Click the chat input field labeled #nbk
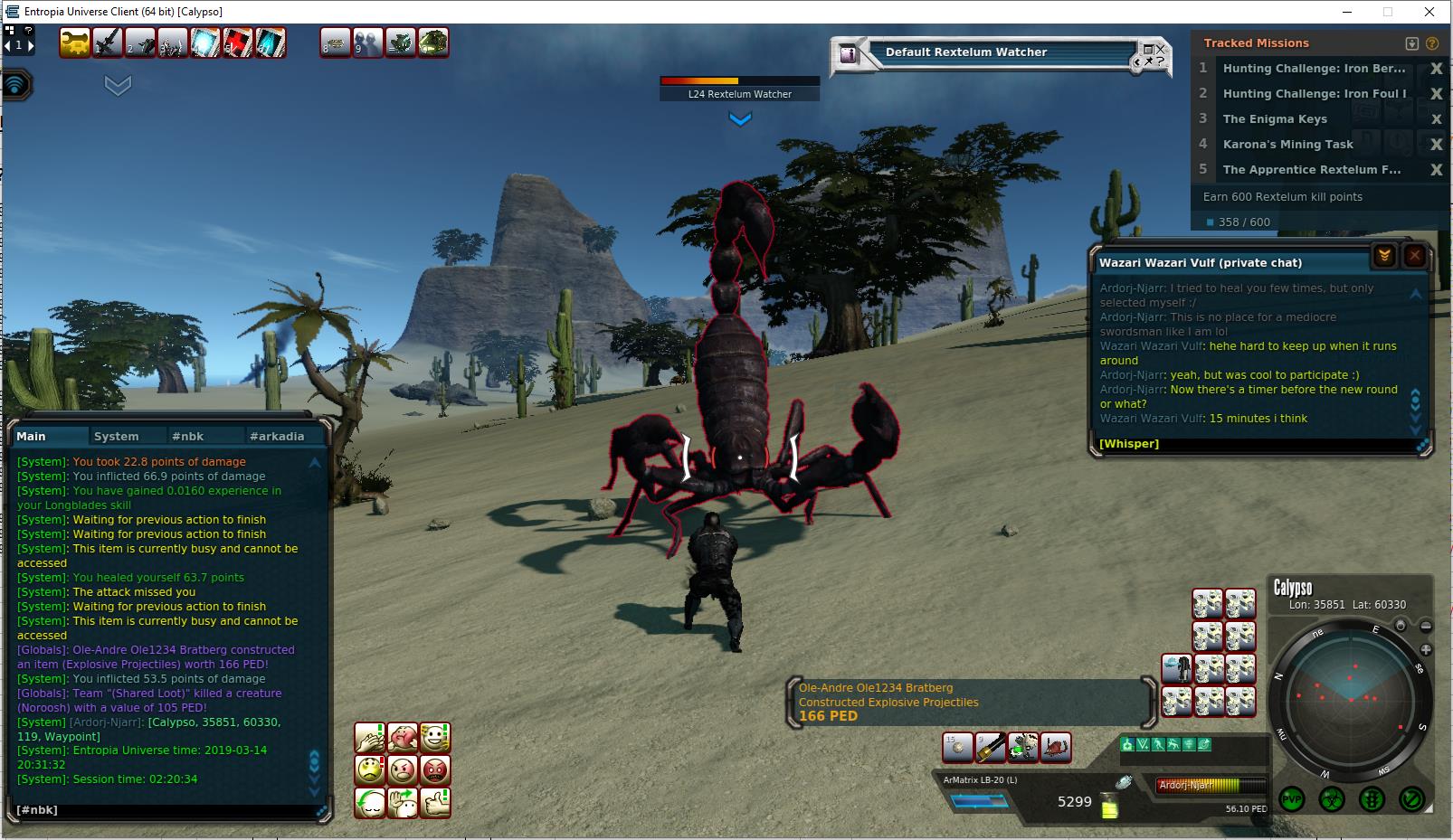This screenshot has width=1453, height=840. click(x=163, y=810)
